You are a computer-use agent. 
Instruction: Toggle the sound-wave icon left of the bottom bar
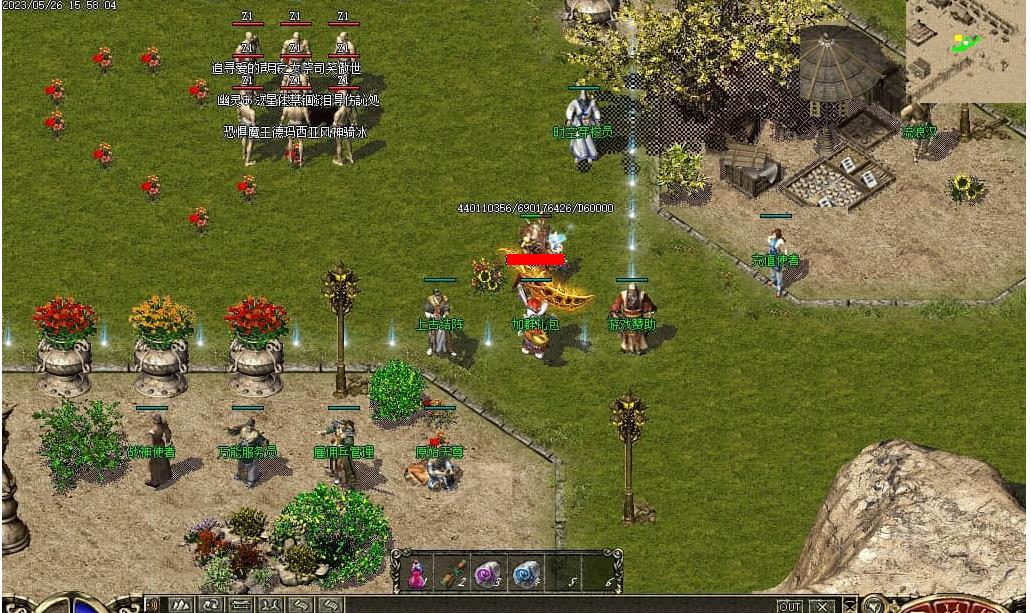coord(152,605)
